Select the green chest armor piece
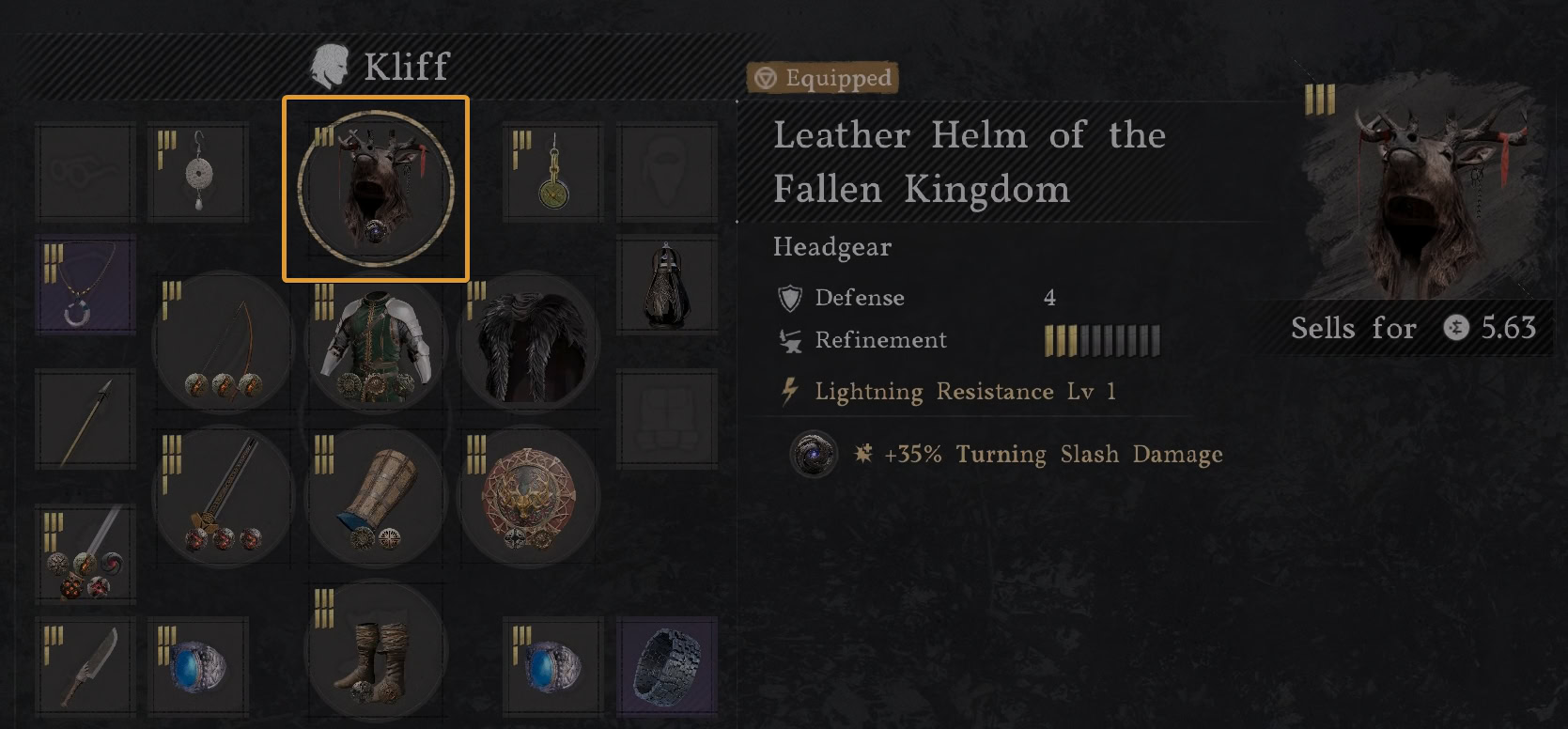 point(376,343)
